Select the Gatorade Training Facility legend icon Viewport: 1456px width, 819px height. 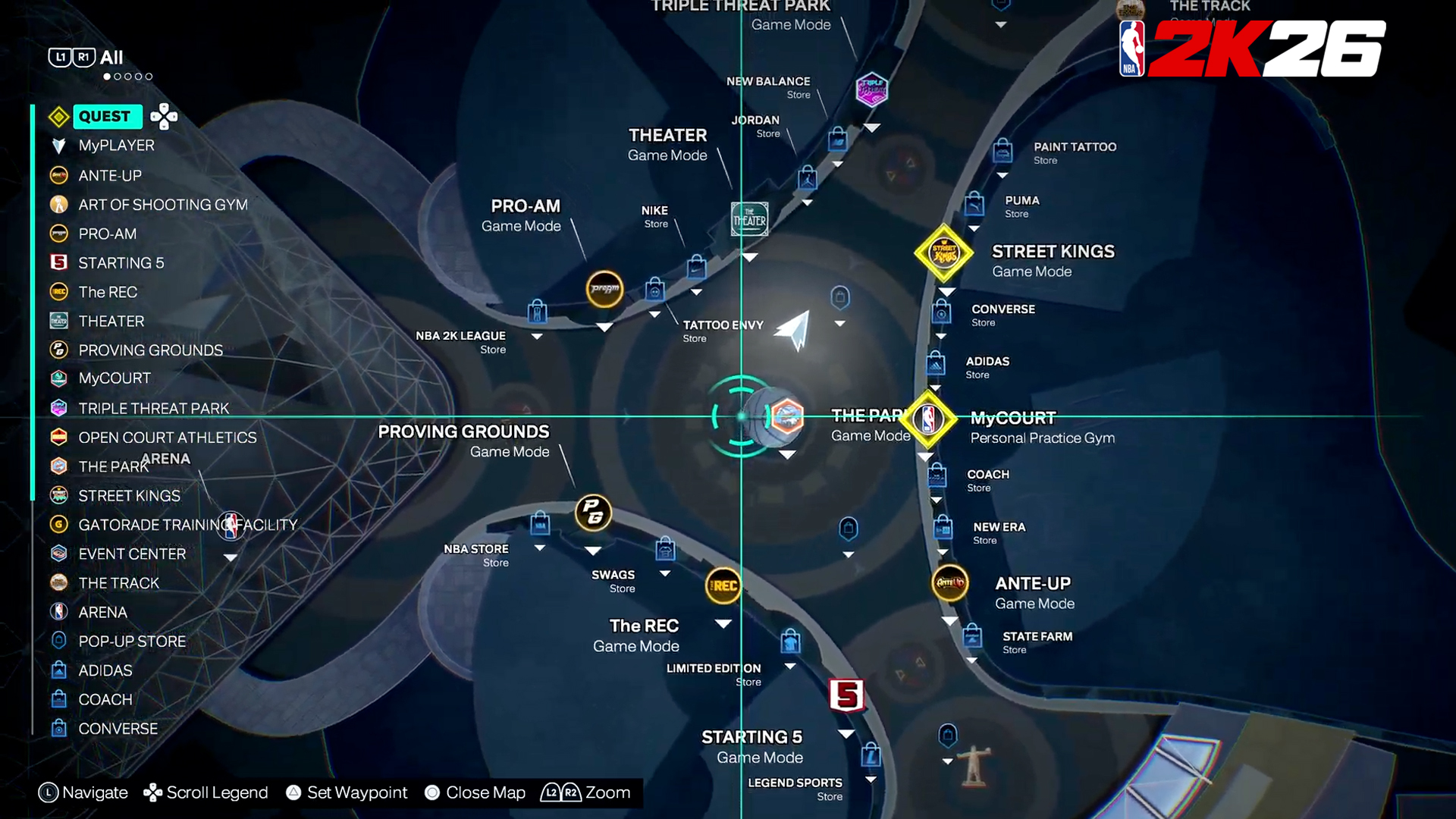pos(59,524)
